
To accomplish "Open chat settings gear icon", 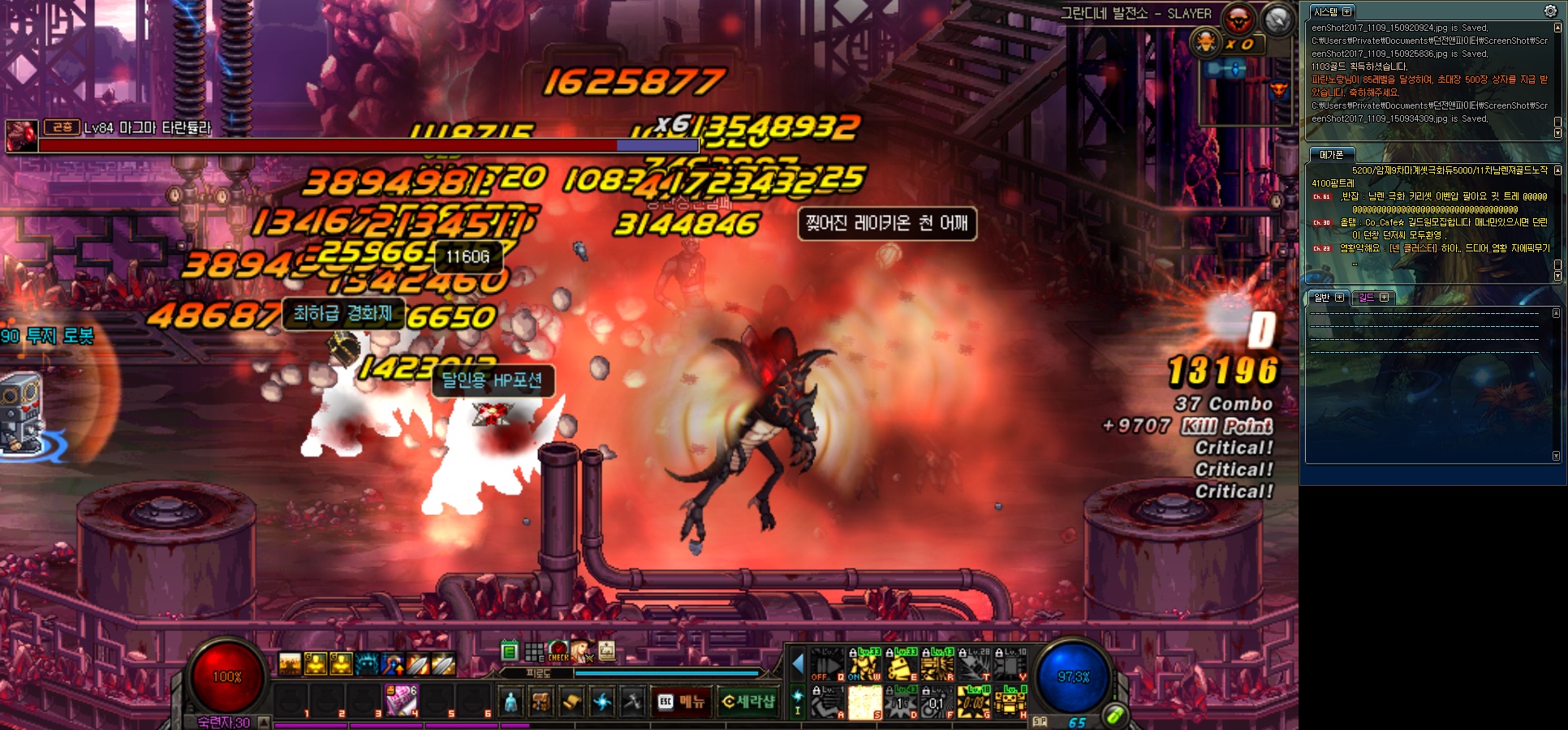I will [x=1550, y=11].
